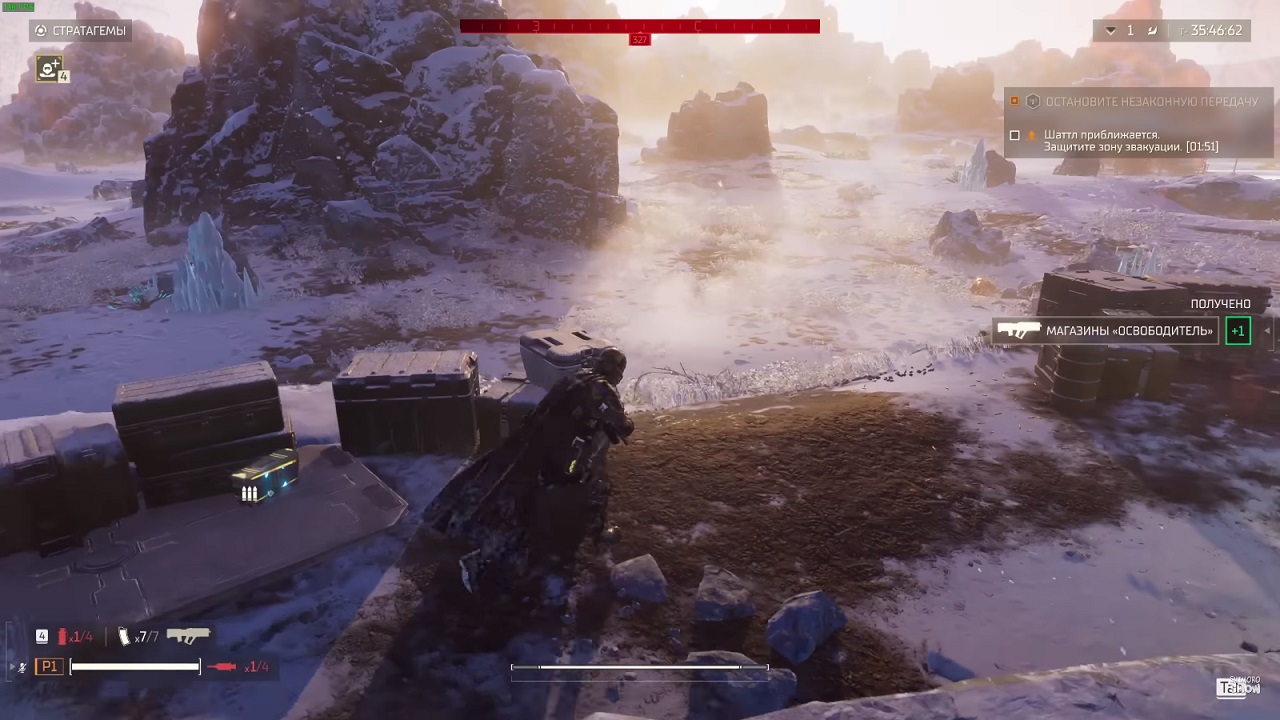This screenshot has height=720, width=1280.
Task: Check the shuttle defense objective checkbox
Action: point(1015,135)
